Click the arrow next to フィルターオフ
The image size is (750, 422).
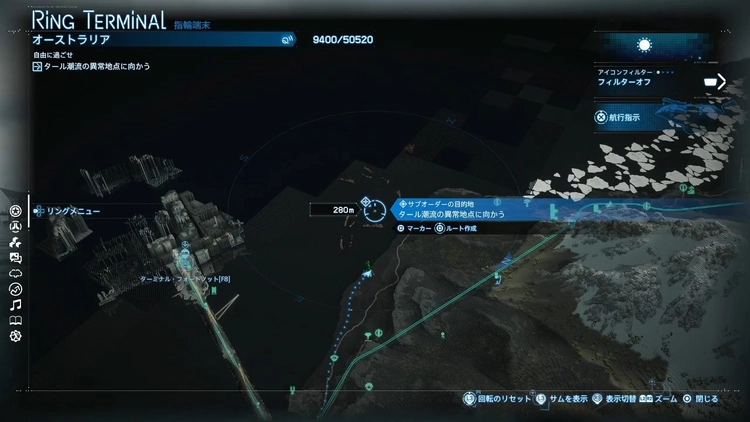tap(716, 82)
